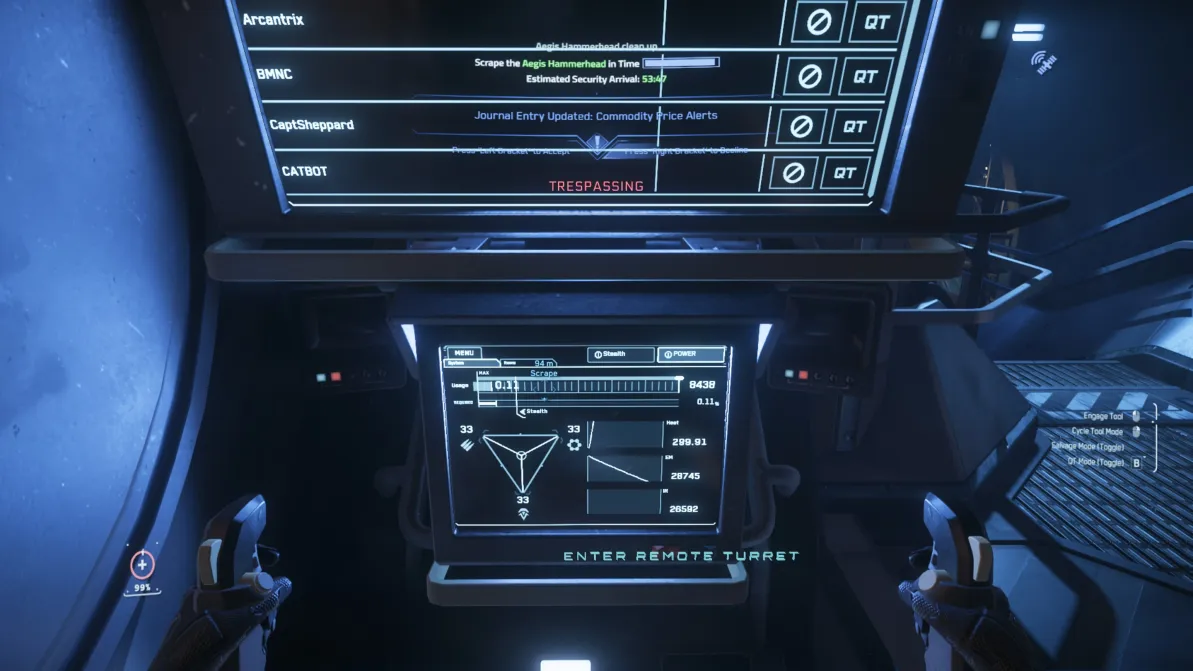Block CaptSheppard using the circle-slash button
Screen dimensions: 1193x671
(x=800, y=126)
